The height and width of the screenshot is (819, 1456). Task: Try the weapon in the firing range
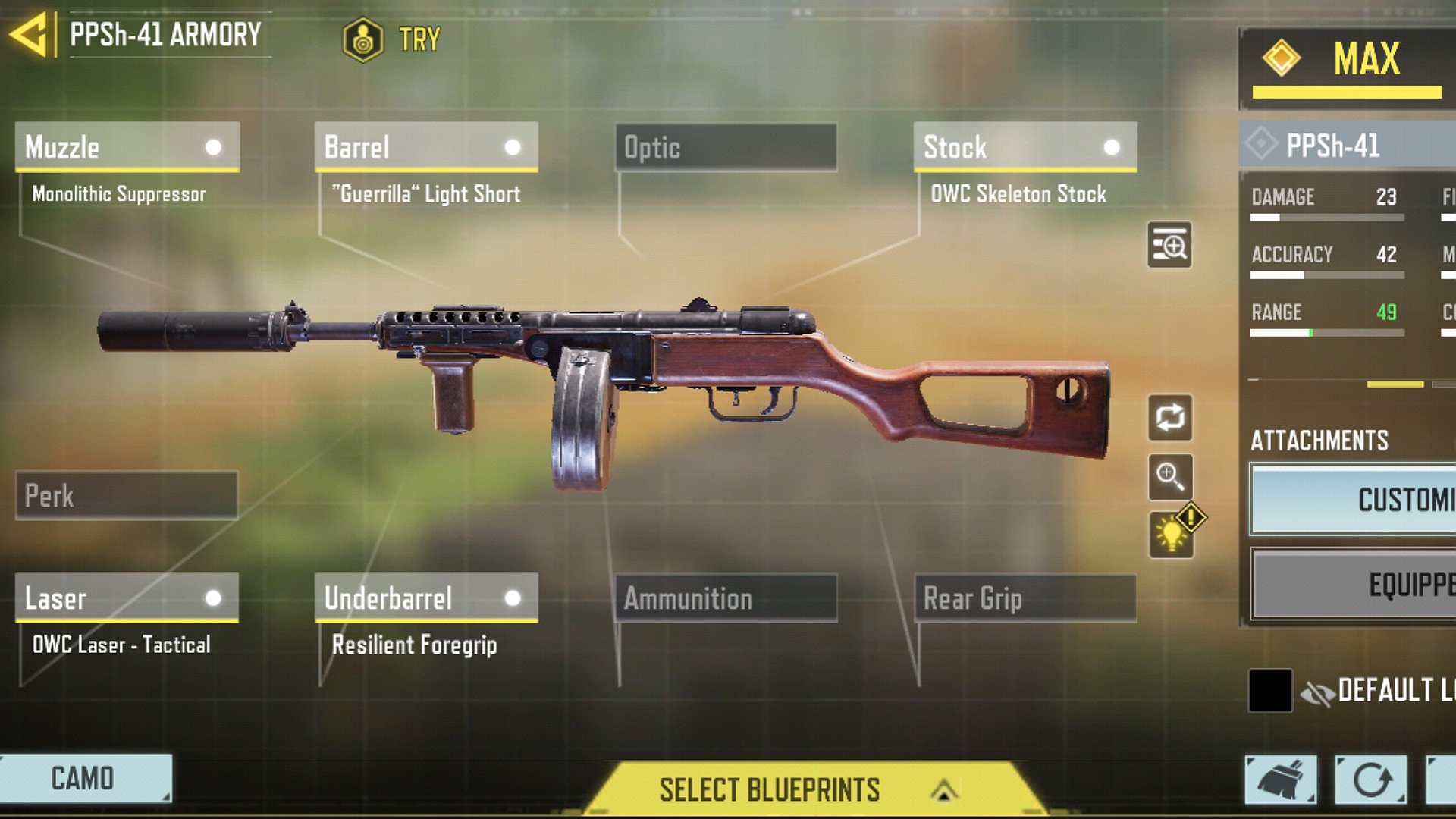(x=391, y=39)
